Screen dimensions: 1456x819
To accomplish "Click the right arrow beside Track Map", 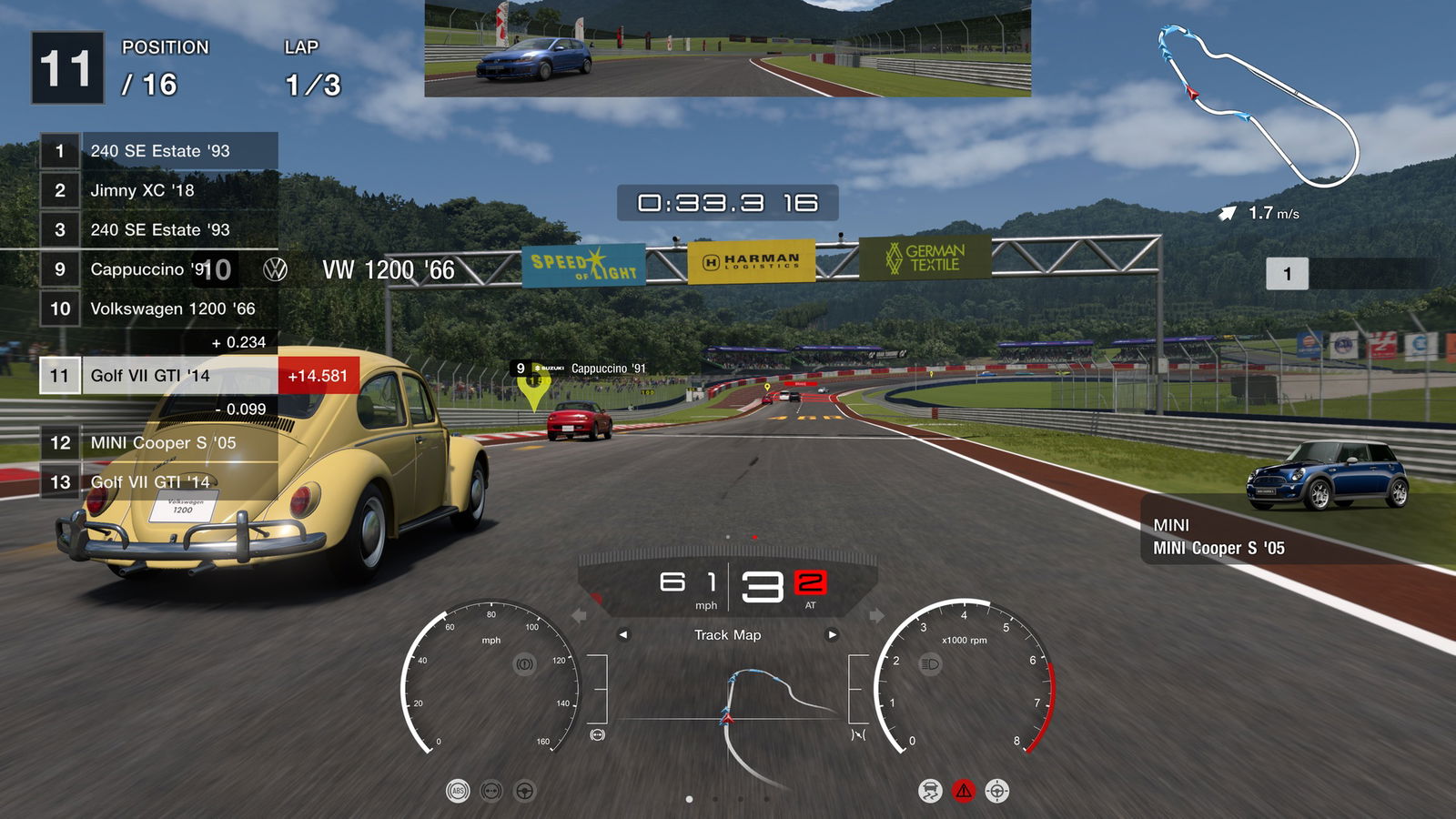I will point(833,636).
